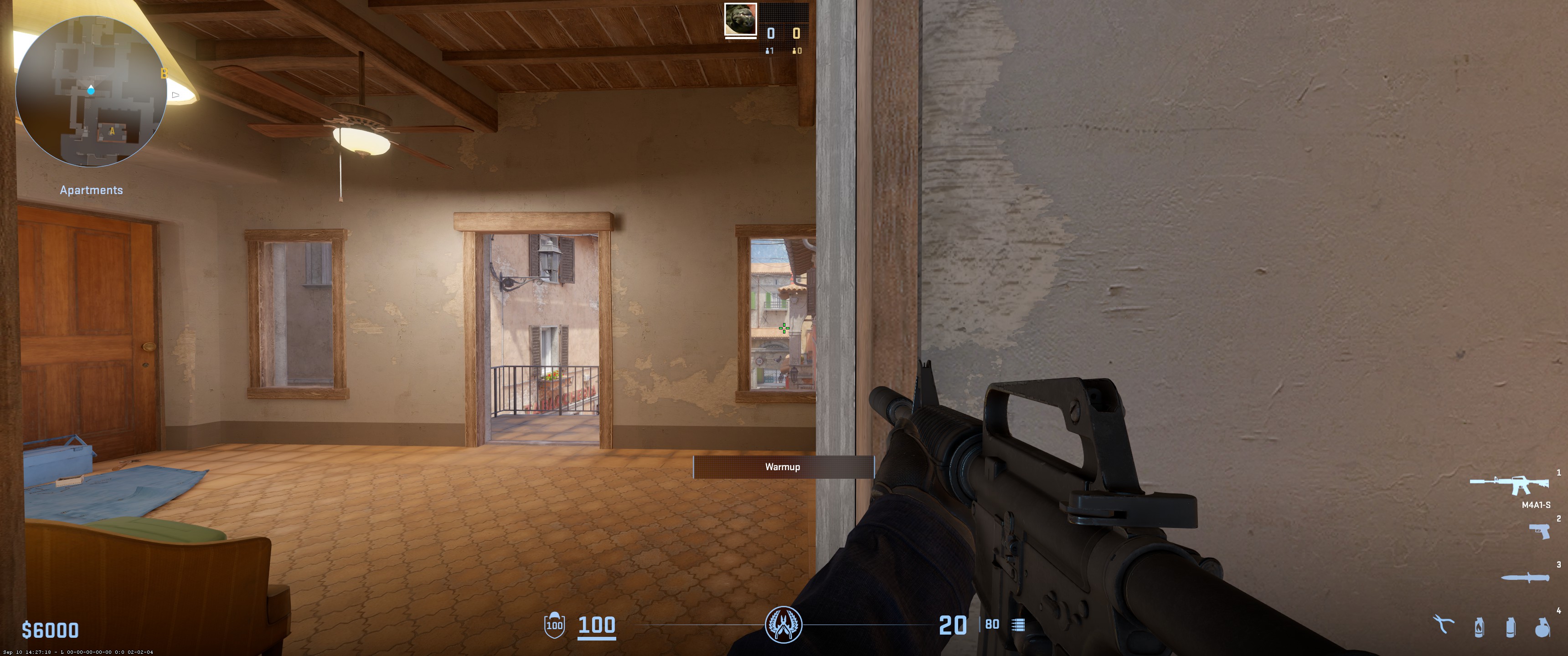Click the armor shield icon beside health
This screenshot has height=656, width=1568.
(x=555, y=625)
